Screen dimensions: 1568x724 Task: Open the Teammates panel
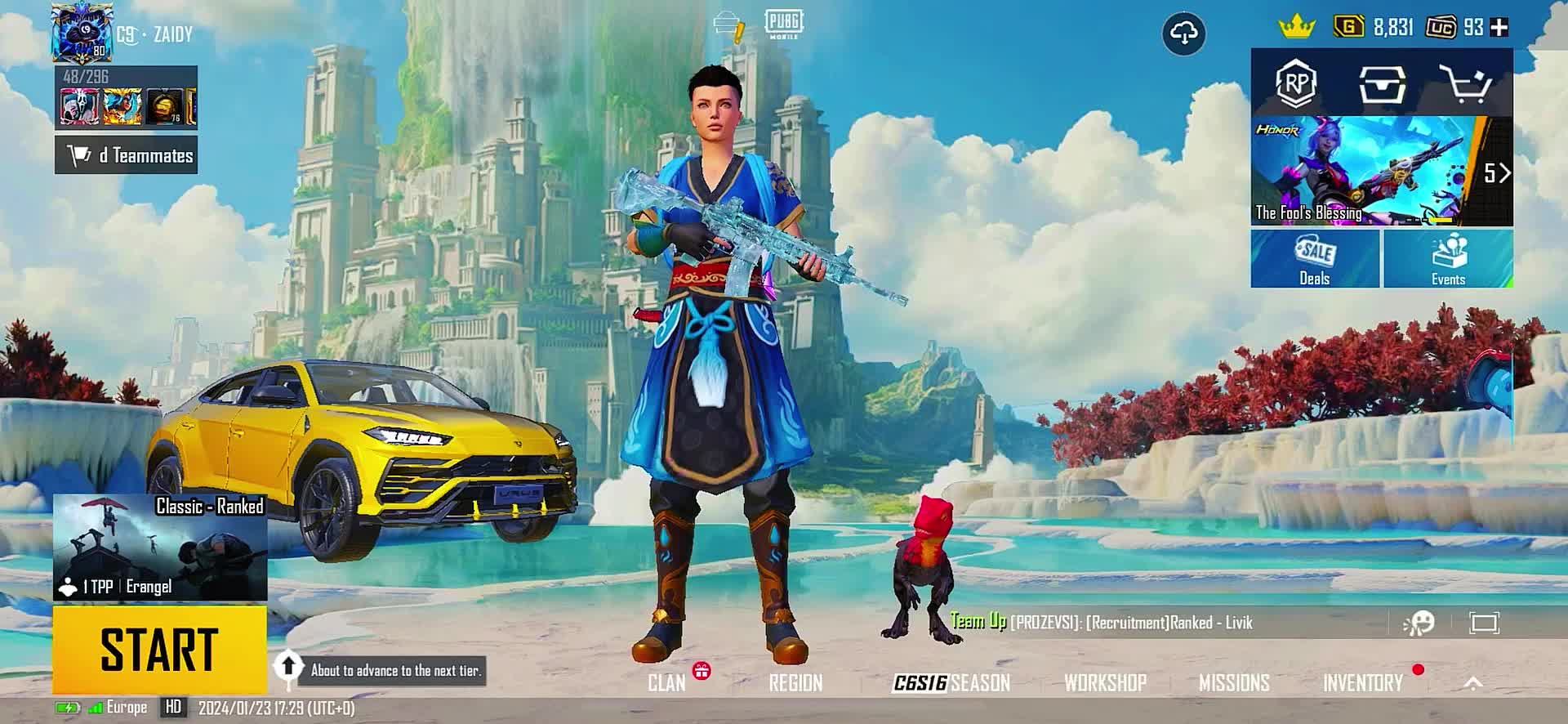pos(127,155)
